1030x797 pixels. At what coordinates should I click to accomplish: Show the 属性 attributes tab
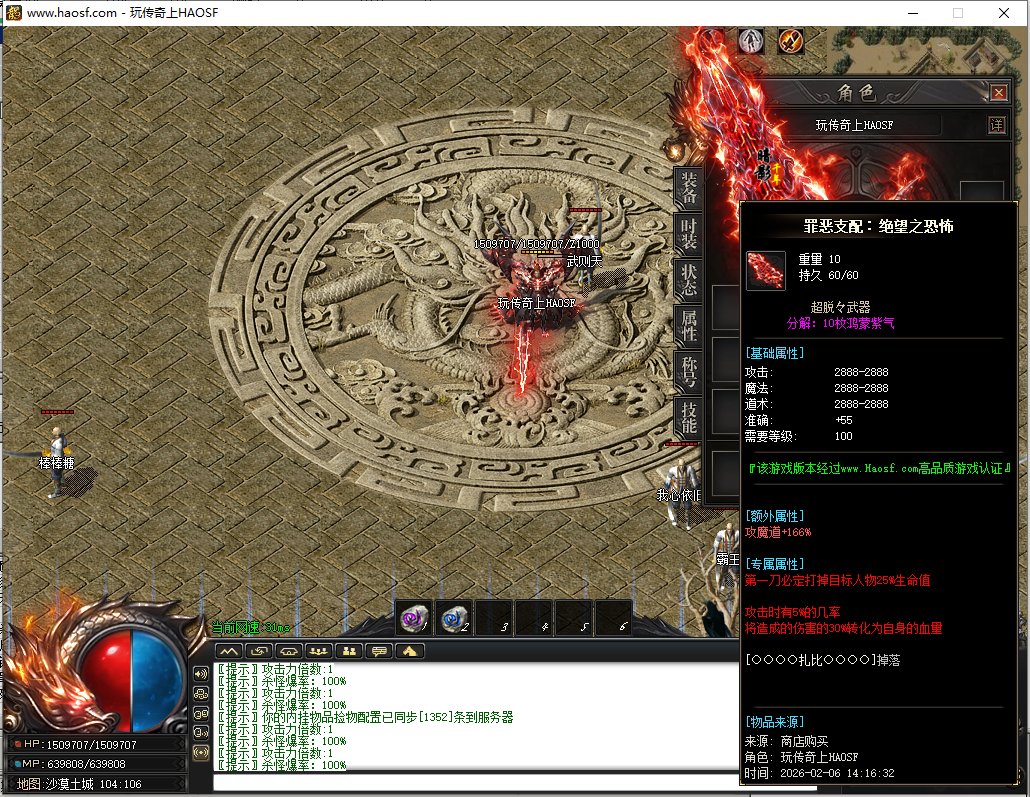coord(688,325)
